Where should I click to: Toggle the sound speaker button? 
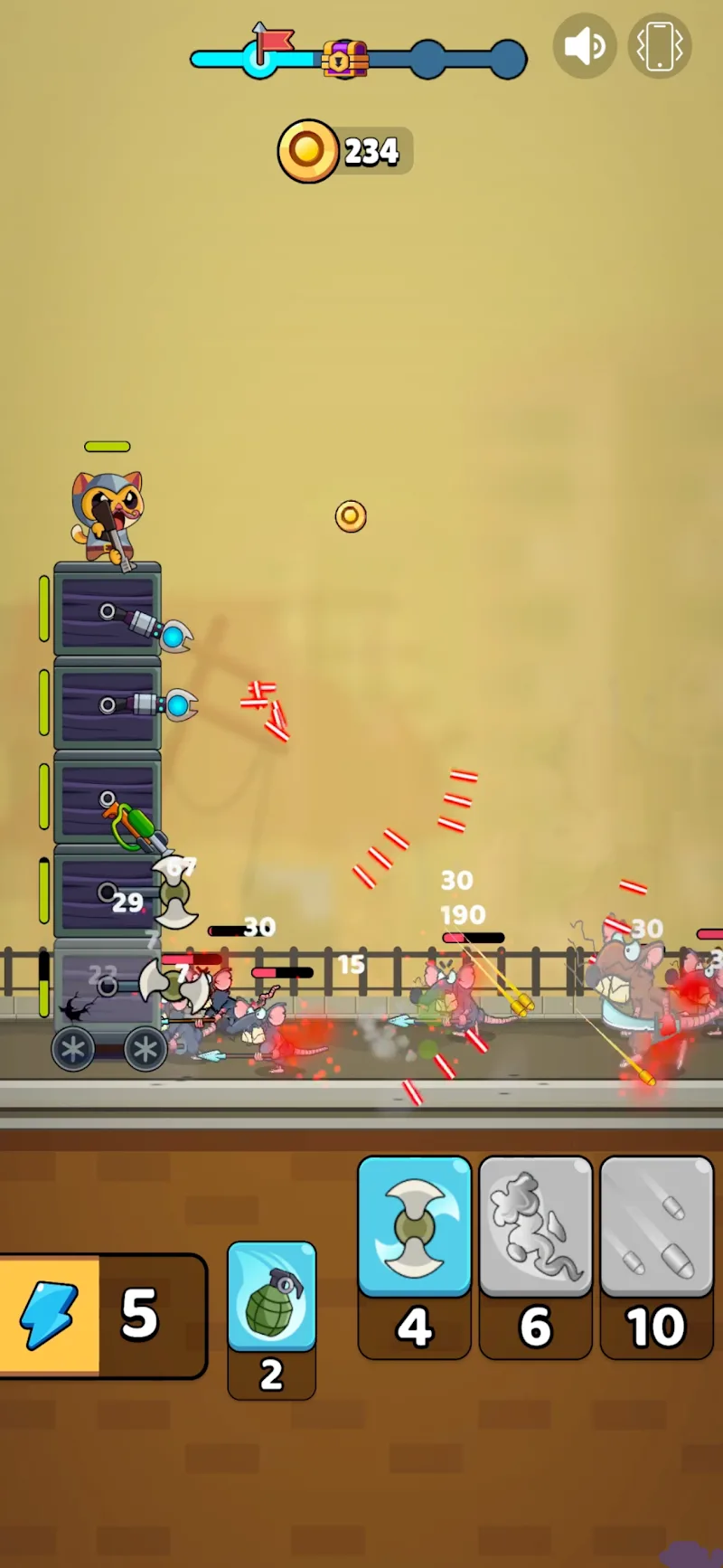pyautogui.click(x=585, y=46)
